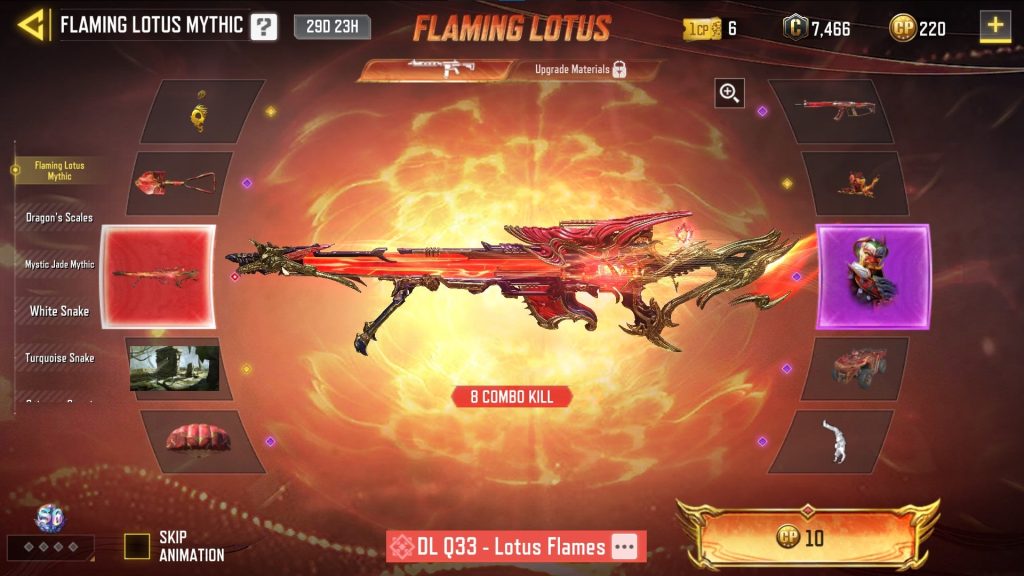Select the red shovel reward tile

[x=180, y=184]
